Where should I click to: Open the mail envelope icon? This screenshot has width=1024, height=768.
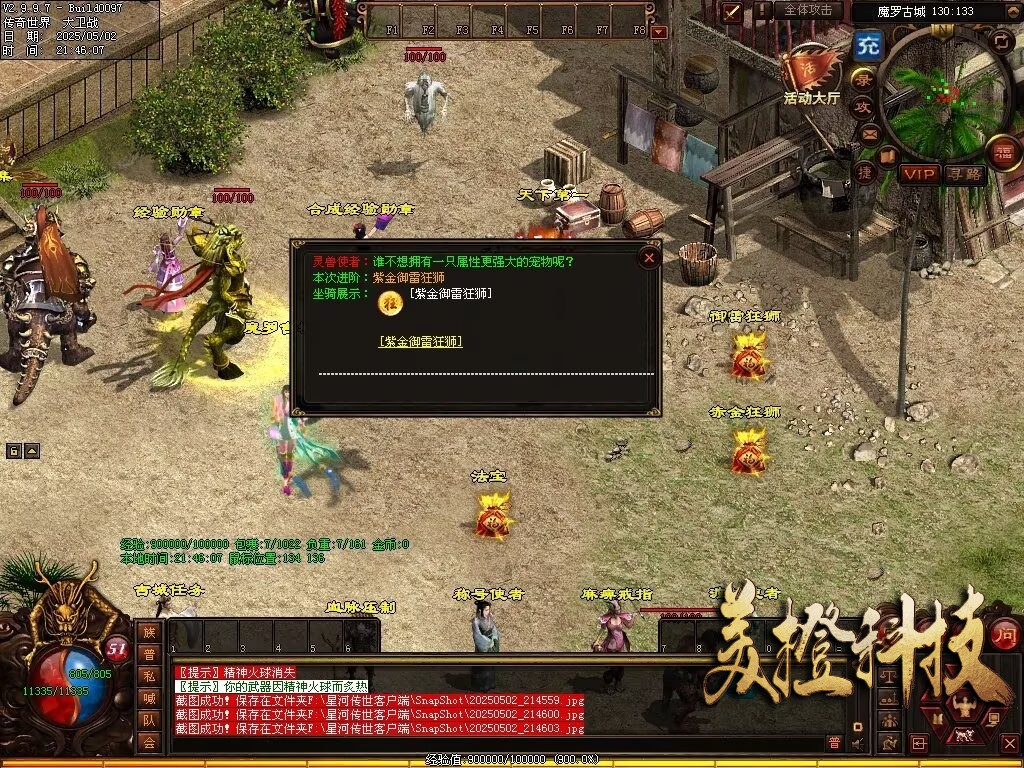(x=868, y=133)
